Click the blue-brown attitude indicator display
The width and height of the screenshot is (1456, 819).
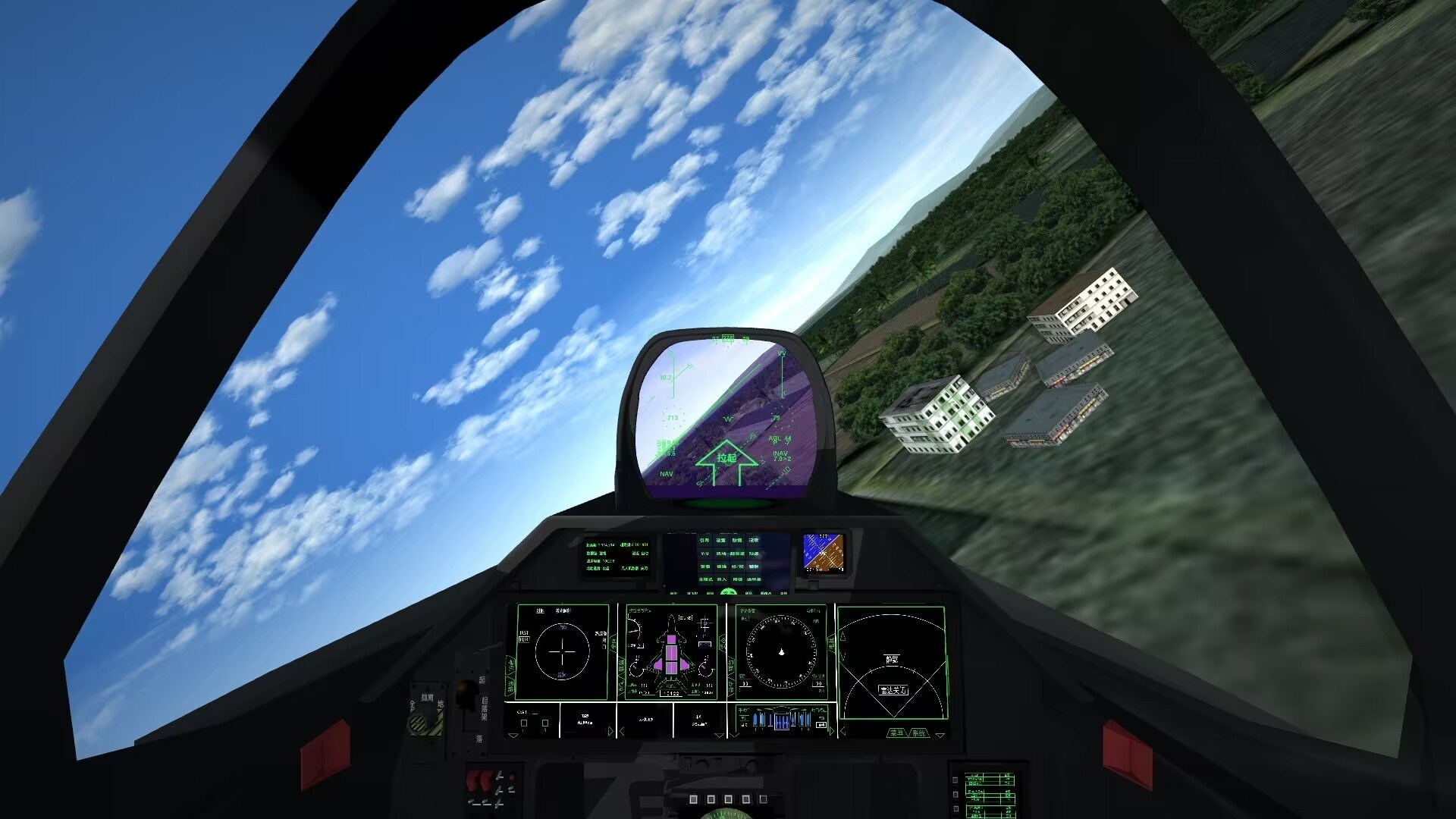click(x=824, y=552)
